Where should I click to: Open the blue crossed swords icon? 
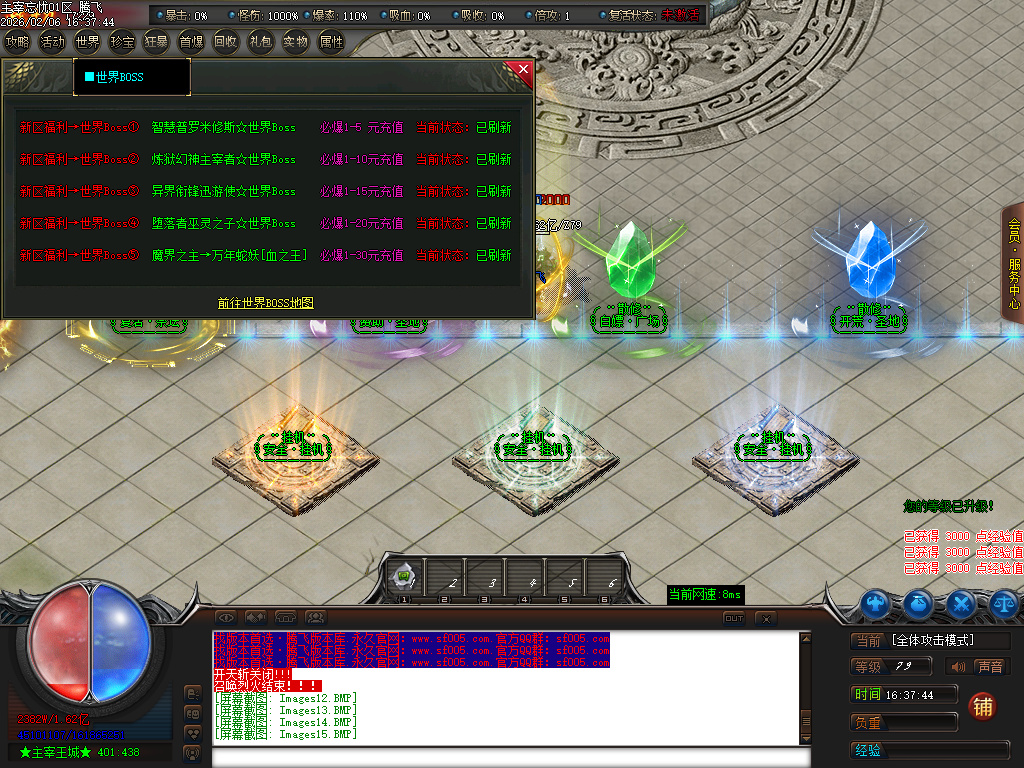tap(961, 603)
